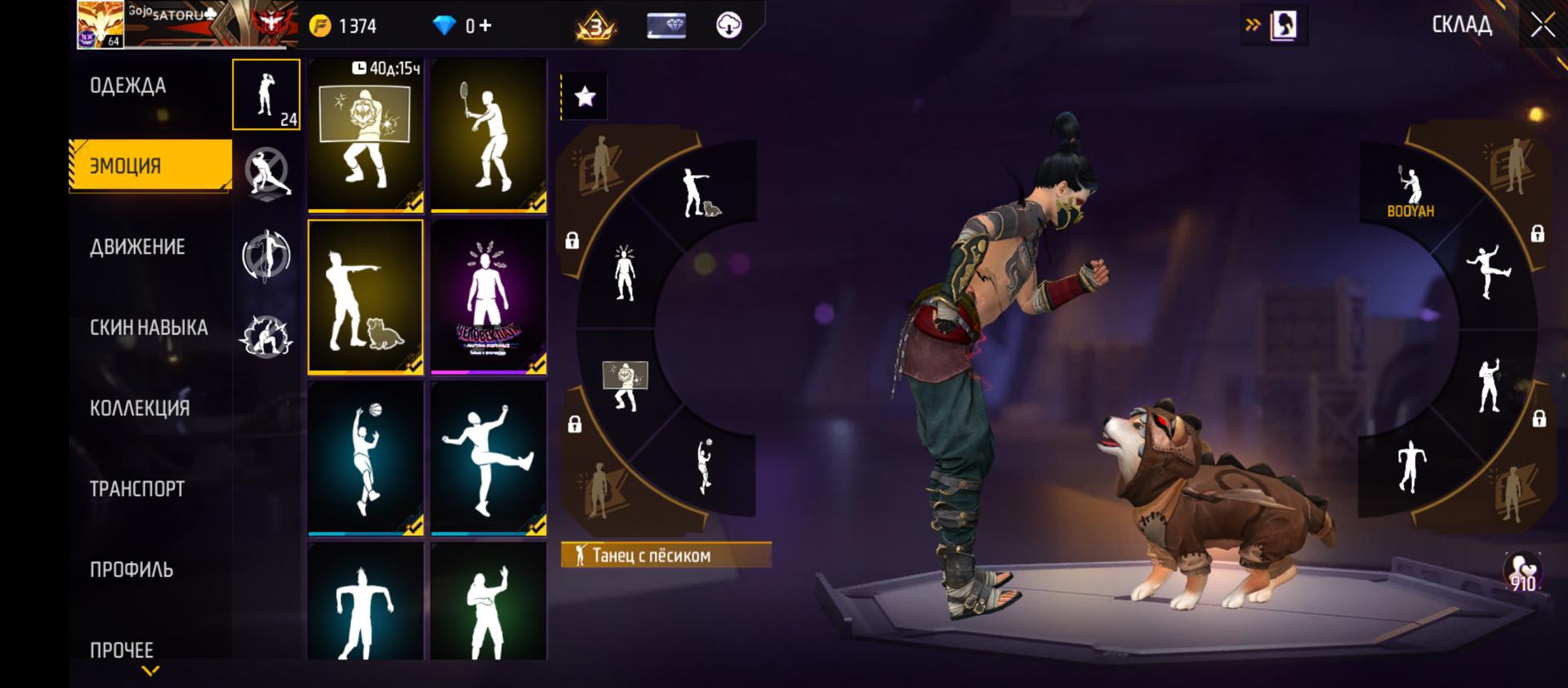The width and height of the screenshot is (1568, 688).
Task: Pick the timed emote with 40д:15ч timer
Action: (x=365, y=135)
